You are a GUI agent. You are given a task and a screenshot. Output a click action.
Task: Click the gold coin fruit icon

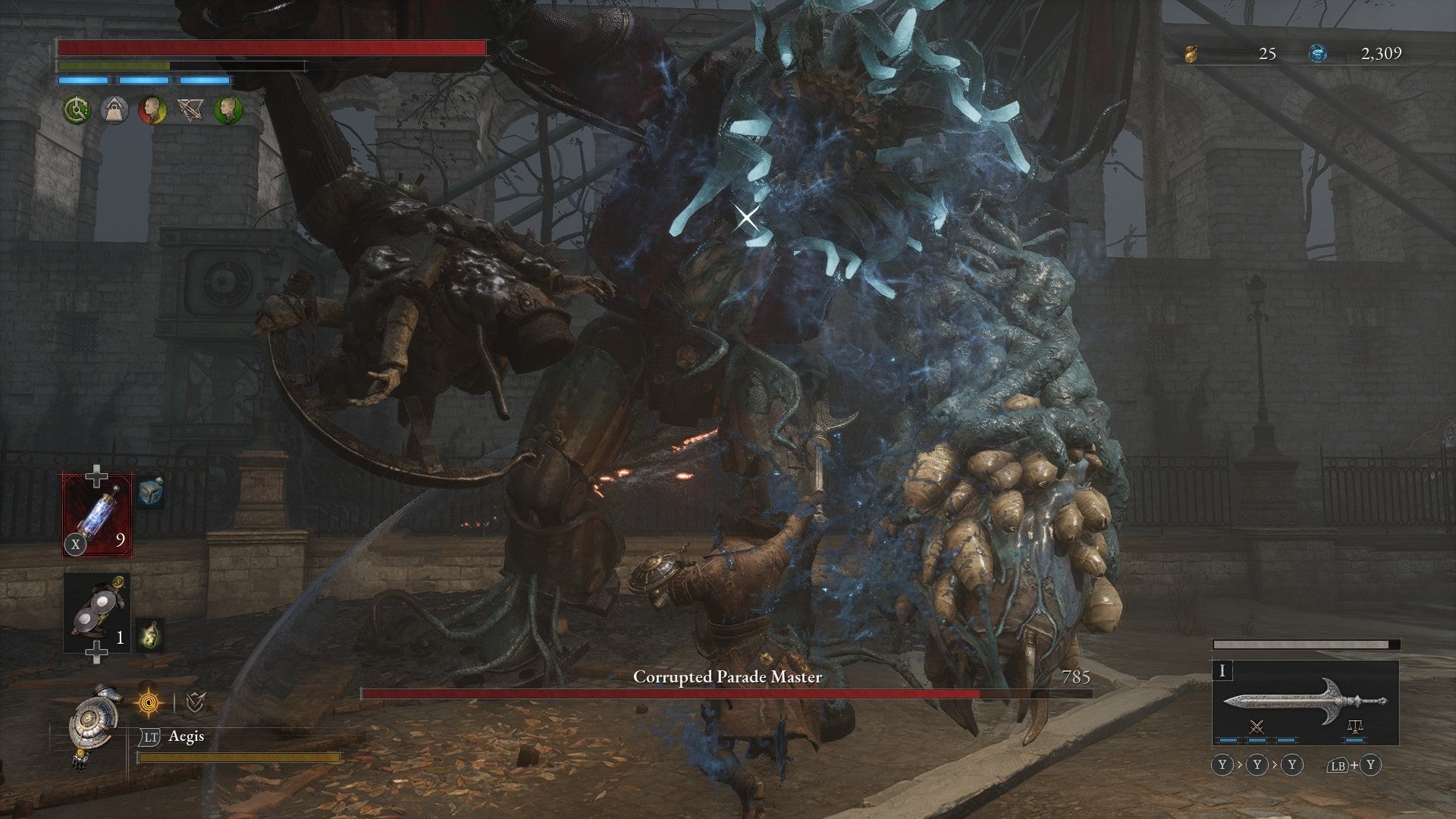tap(1192, 54)
